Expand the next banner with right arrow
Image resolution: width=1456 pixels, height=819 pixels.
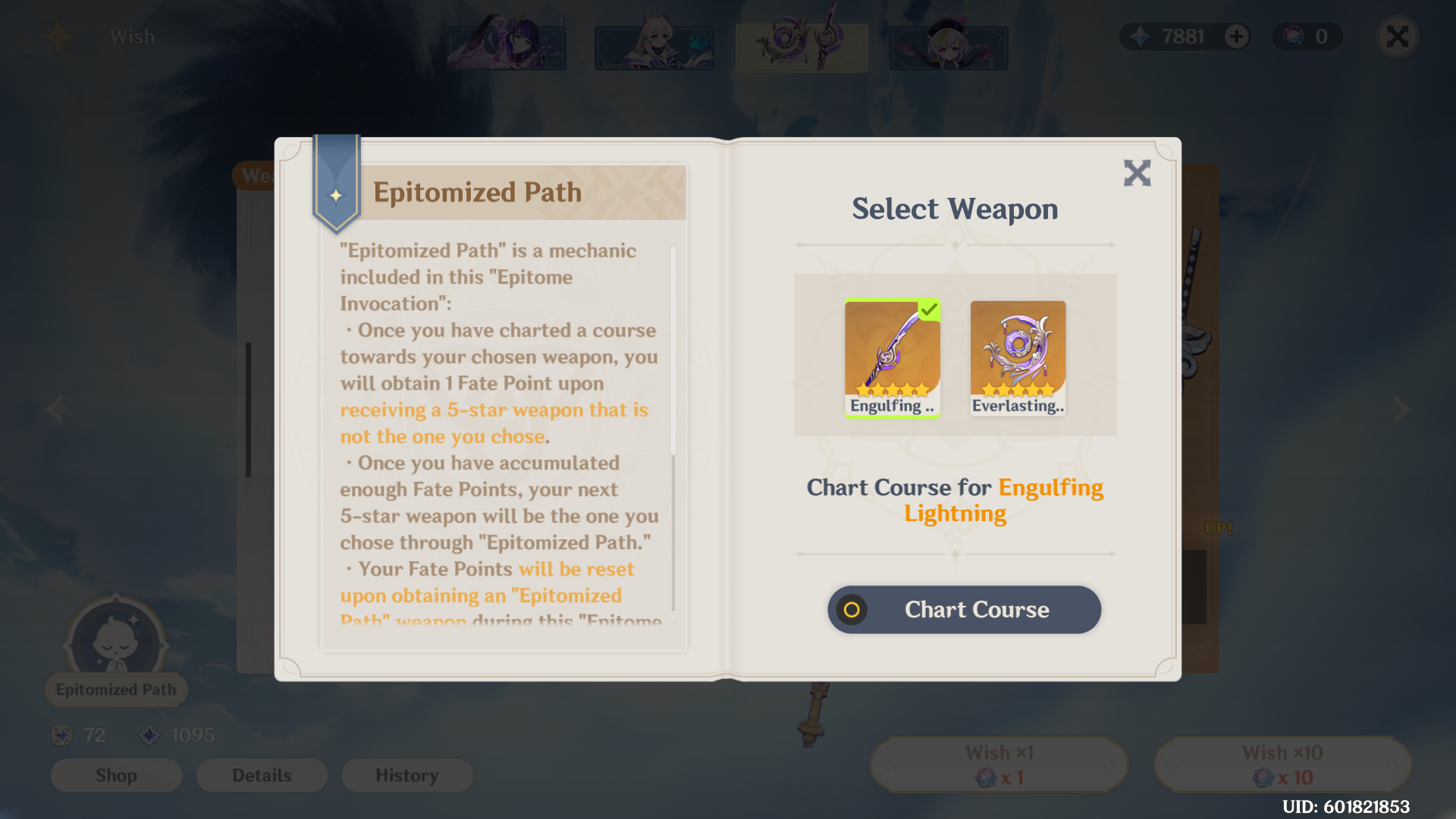[1400, 409]
